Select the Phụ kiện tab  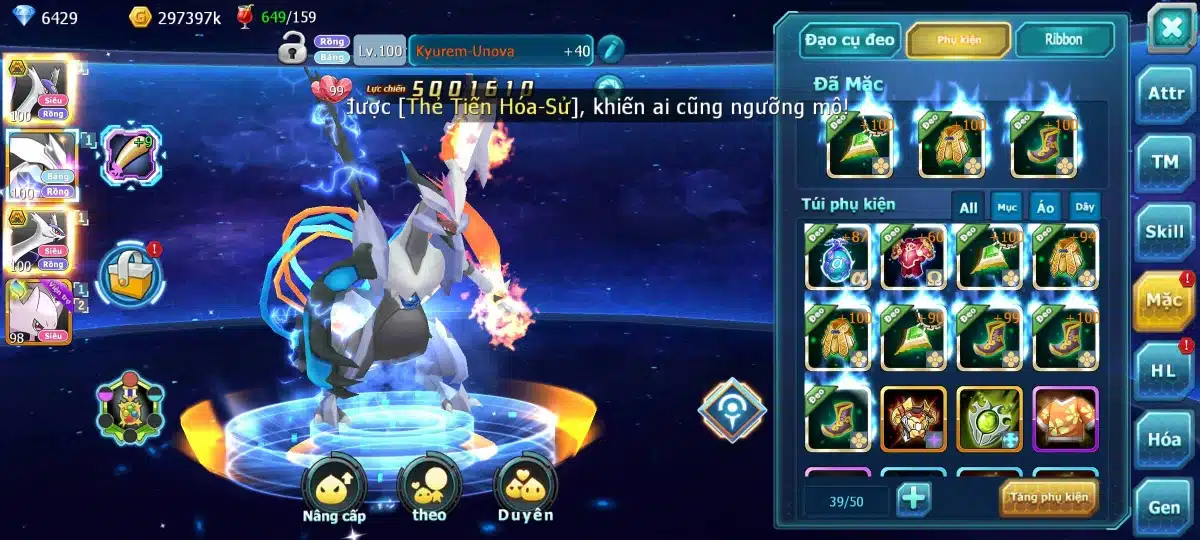pyautogui.click(x=957, y=40)
